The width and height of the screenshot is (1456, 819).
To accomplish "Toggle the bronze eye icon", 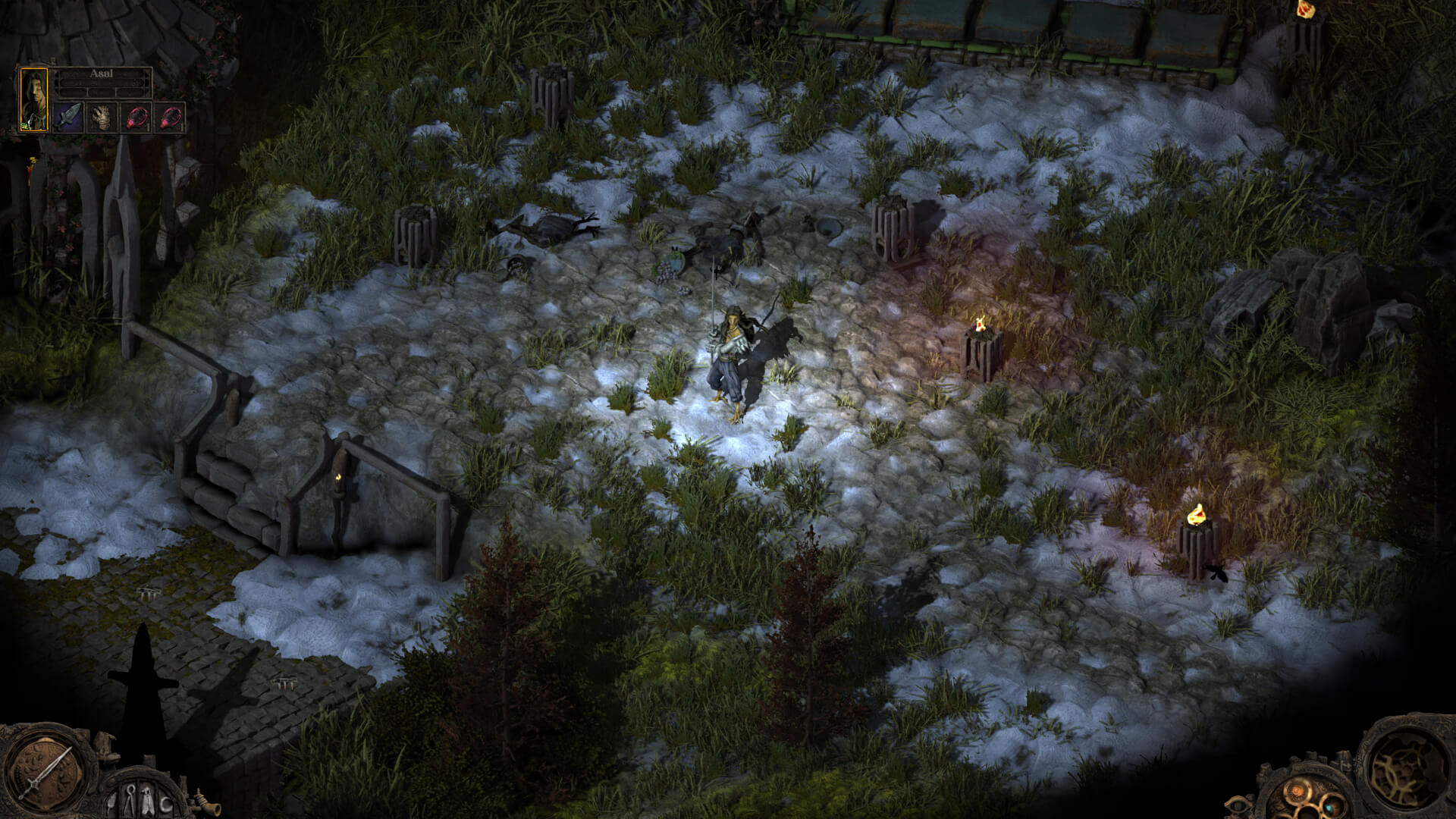I will click(x=1239, y=804).
